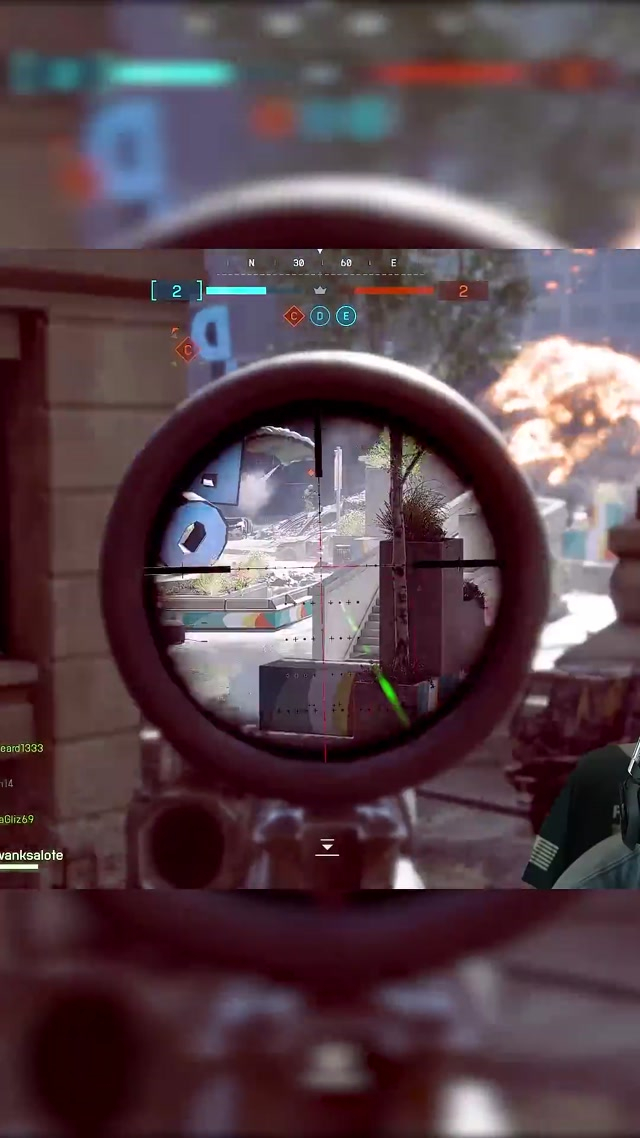This screenshot has height=1138, width=640.
Task: Click the compass heading strip
Action: tap(321, 263)
